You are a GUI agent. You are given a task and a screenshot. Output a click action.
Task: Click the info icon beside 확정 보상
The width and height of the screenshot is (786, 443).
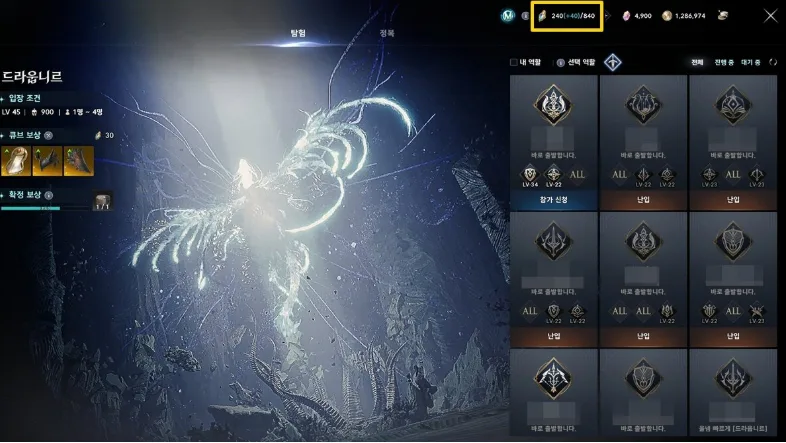click(48, 195)
